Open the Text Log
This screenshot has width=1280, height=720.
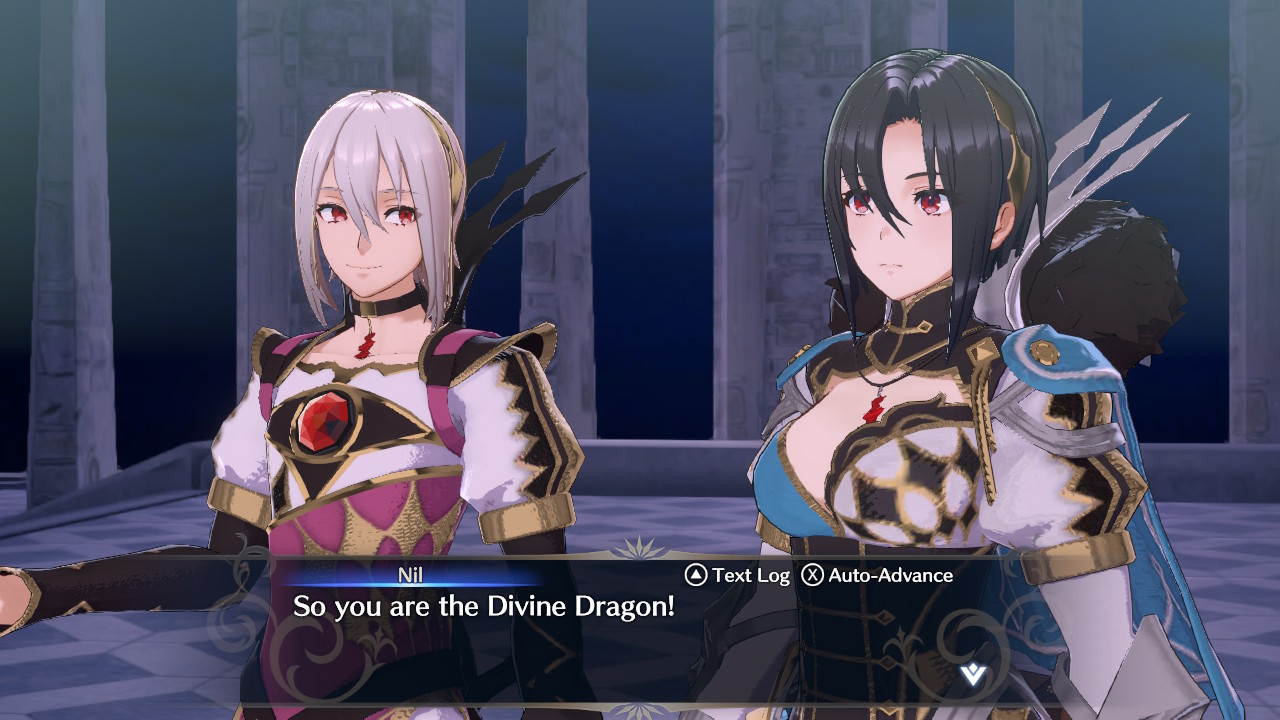(x=738, y=575)
